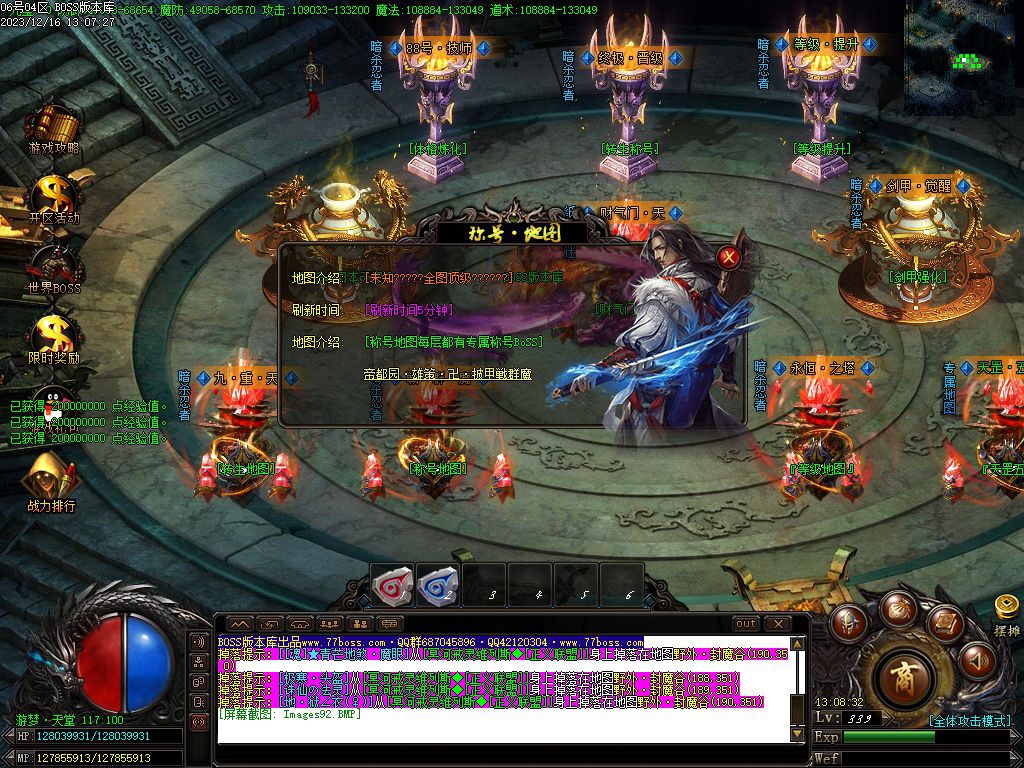Open the 摆摊 stall icon
Image resolution: width=1024 pixels, height=768 pixels.
(1006, 612)
